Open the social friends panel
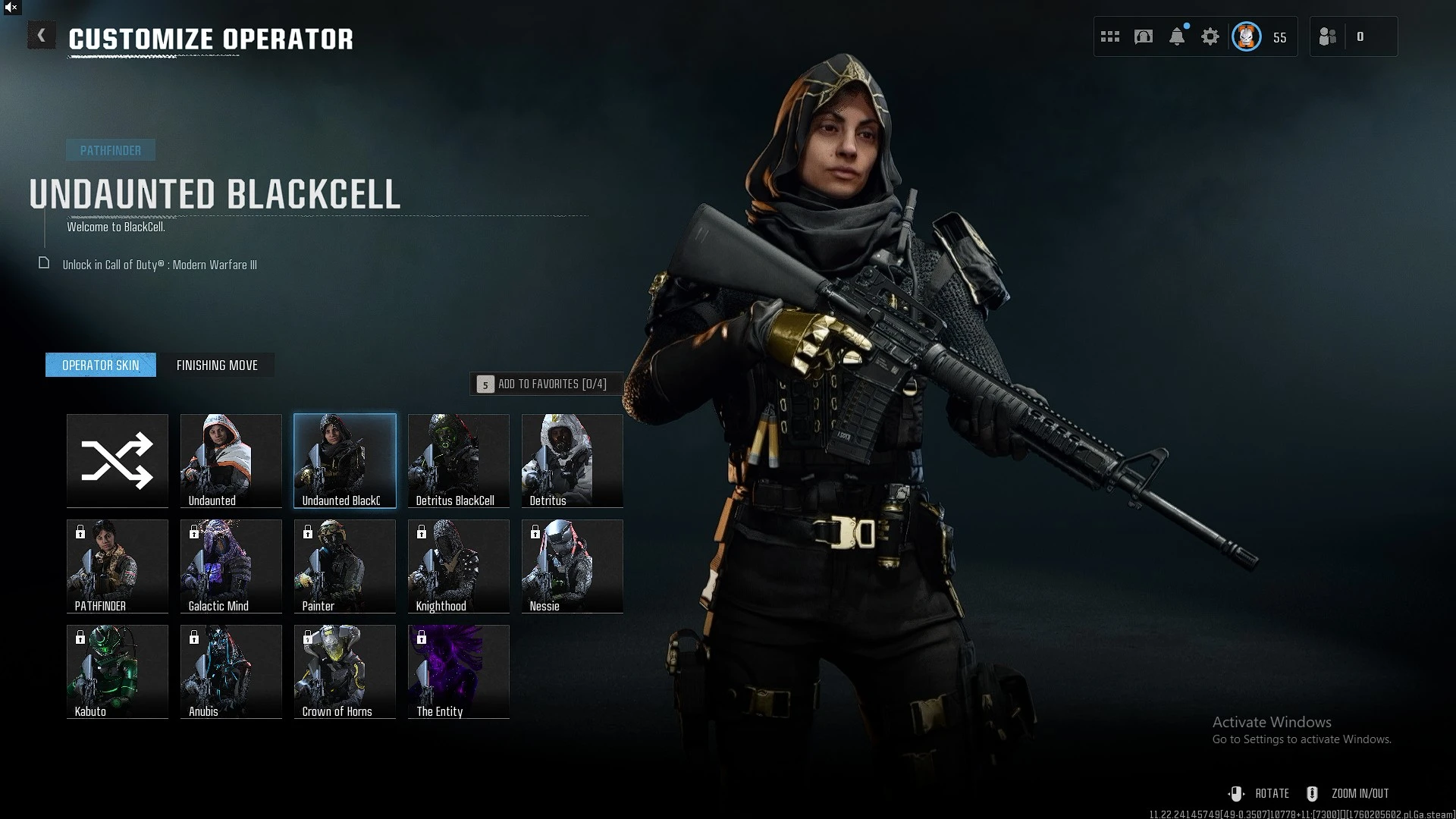 pos(1329,36)
